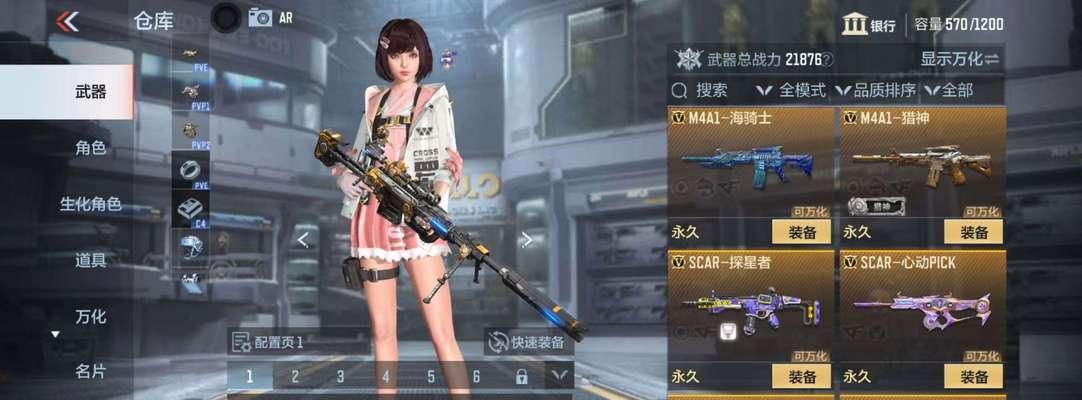Switch to the 名片 tab
The image size is (1082, 400).
pos(90,371)
